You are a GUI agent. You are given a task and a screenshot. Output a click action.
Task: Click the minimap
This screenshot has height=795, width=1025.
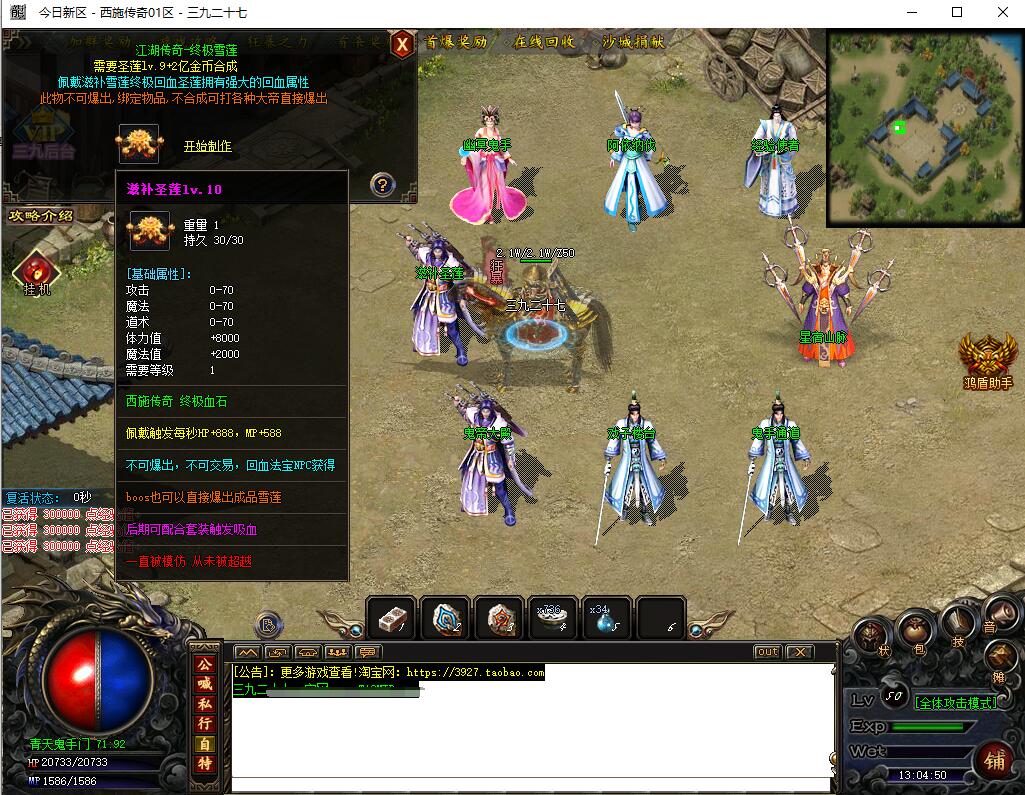[x=924, y=127]
